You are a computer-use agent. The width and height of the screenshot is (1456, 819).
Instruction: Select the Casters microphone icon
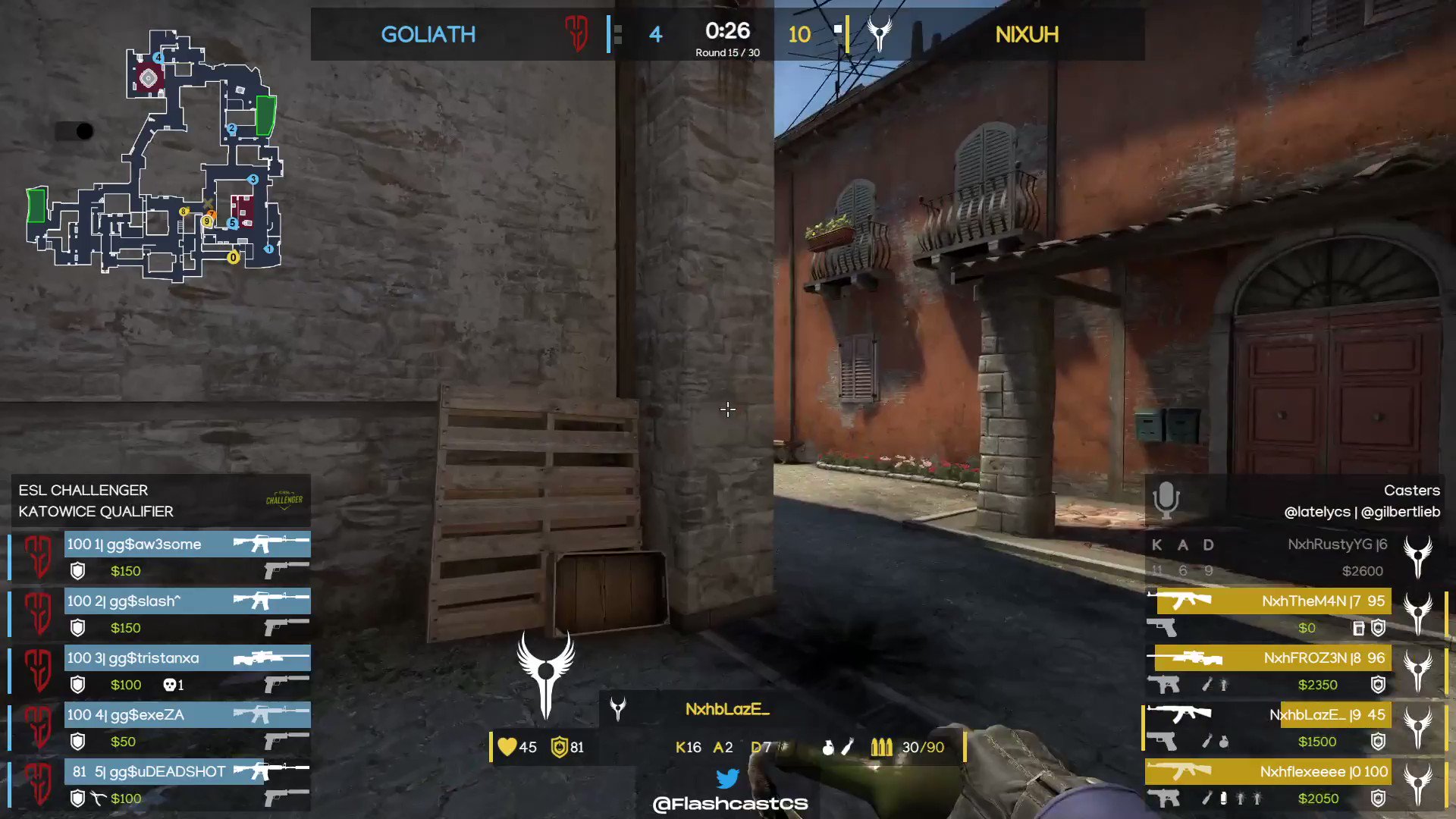pos(1166,500)
